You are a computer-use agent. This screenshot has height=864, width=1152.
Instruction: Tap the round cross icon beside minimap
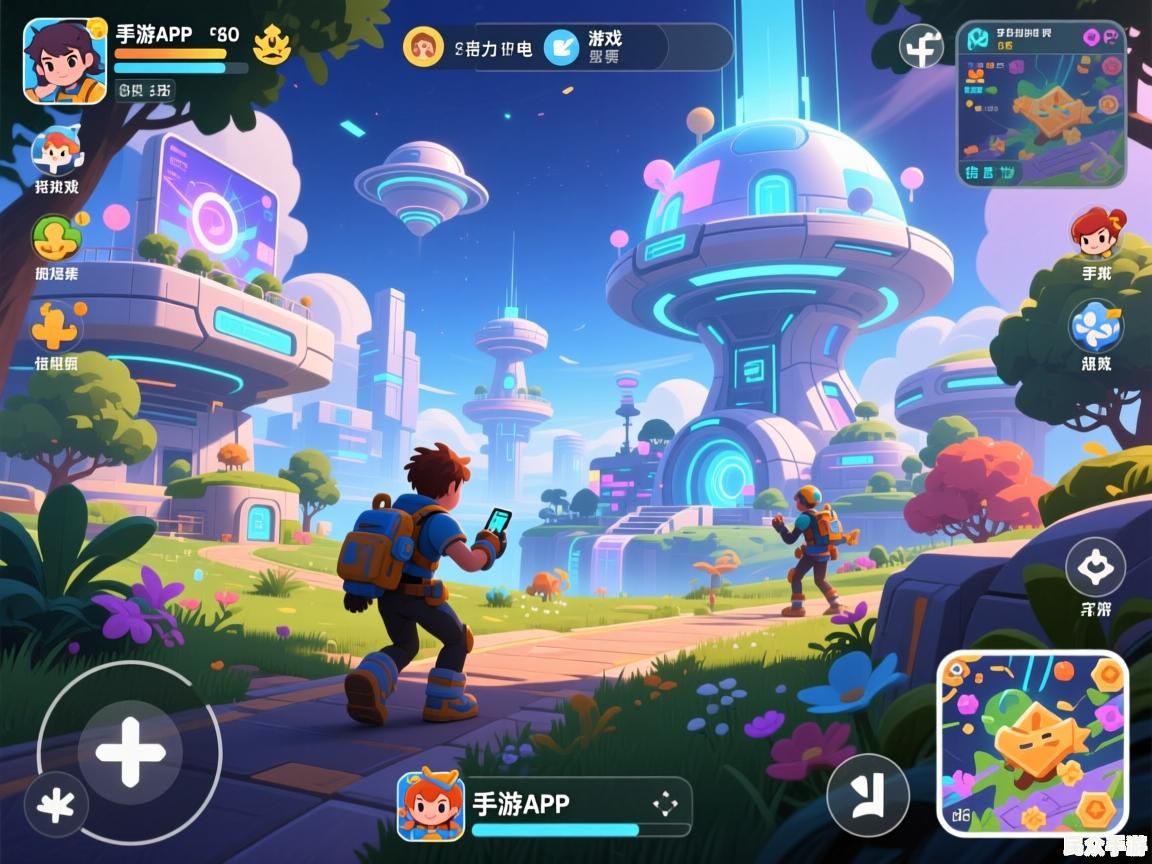tap(921, 46)
